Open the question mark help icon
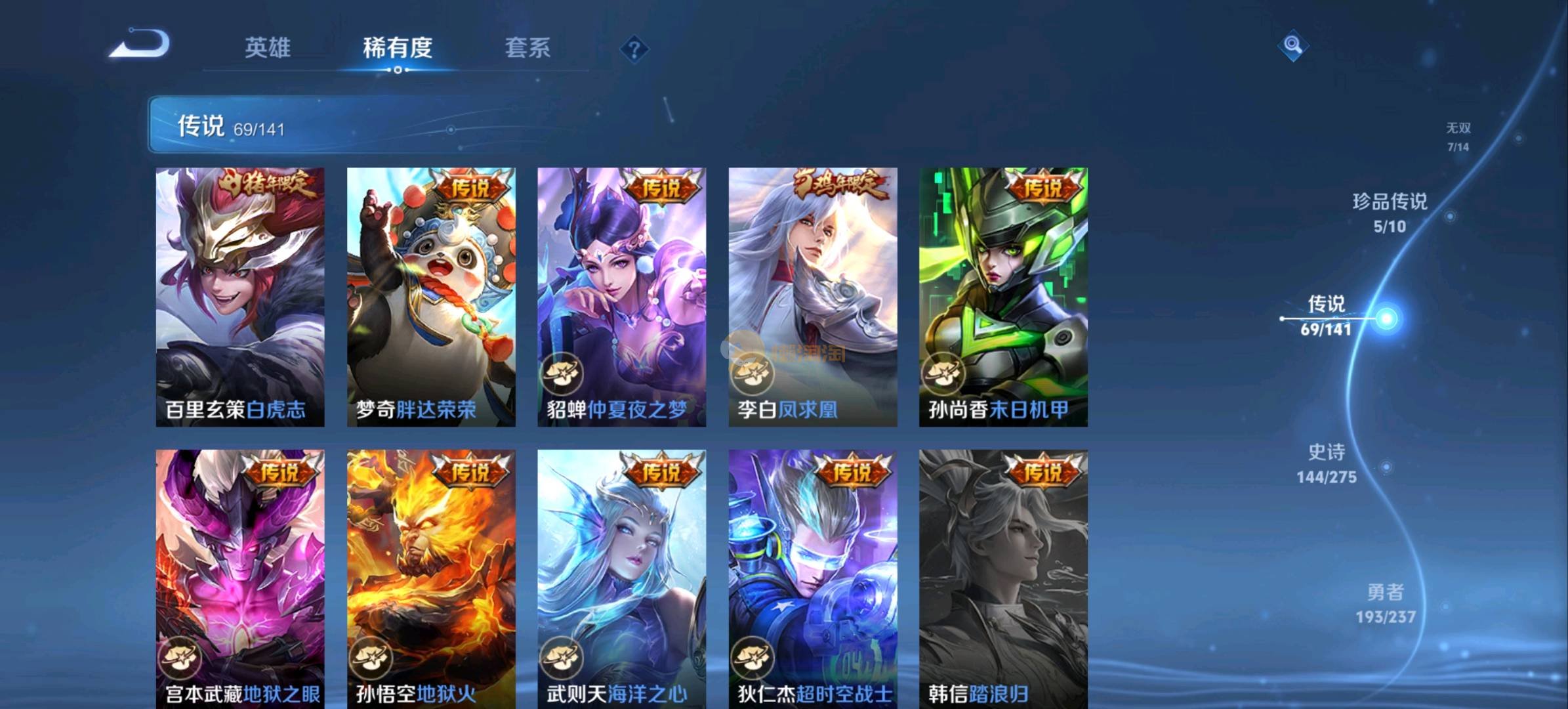 coord(634,49)
